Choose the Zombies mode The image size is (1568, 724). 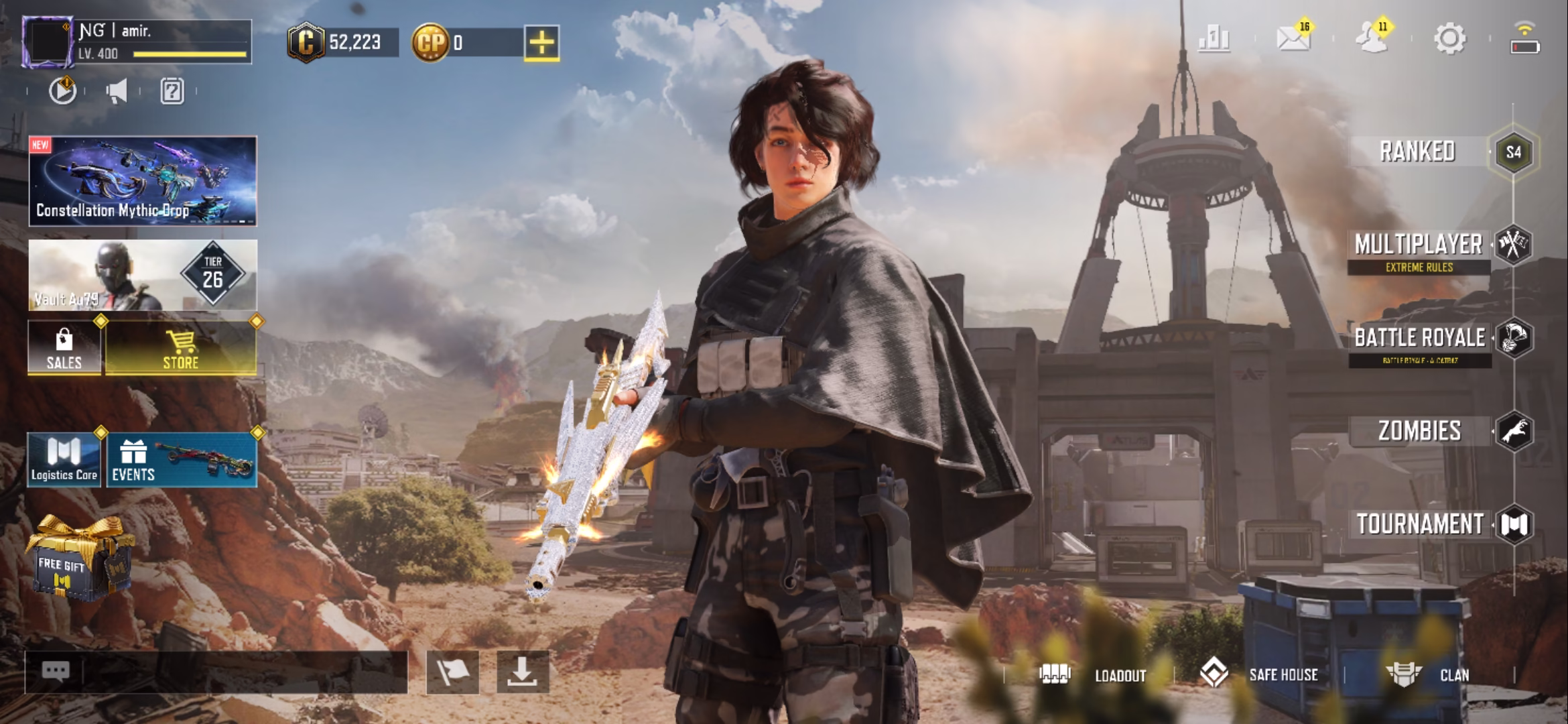coord(1421,431)
